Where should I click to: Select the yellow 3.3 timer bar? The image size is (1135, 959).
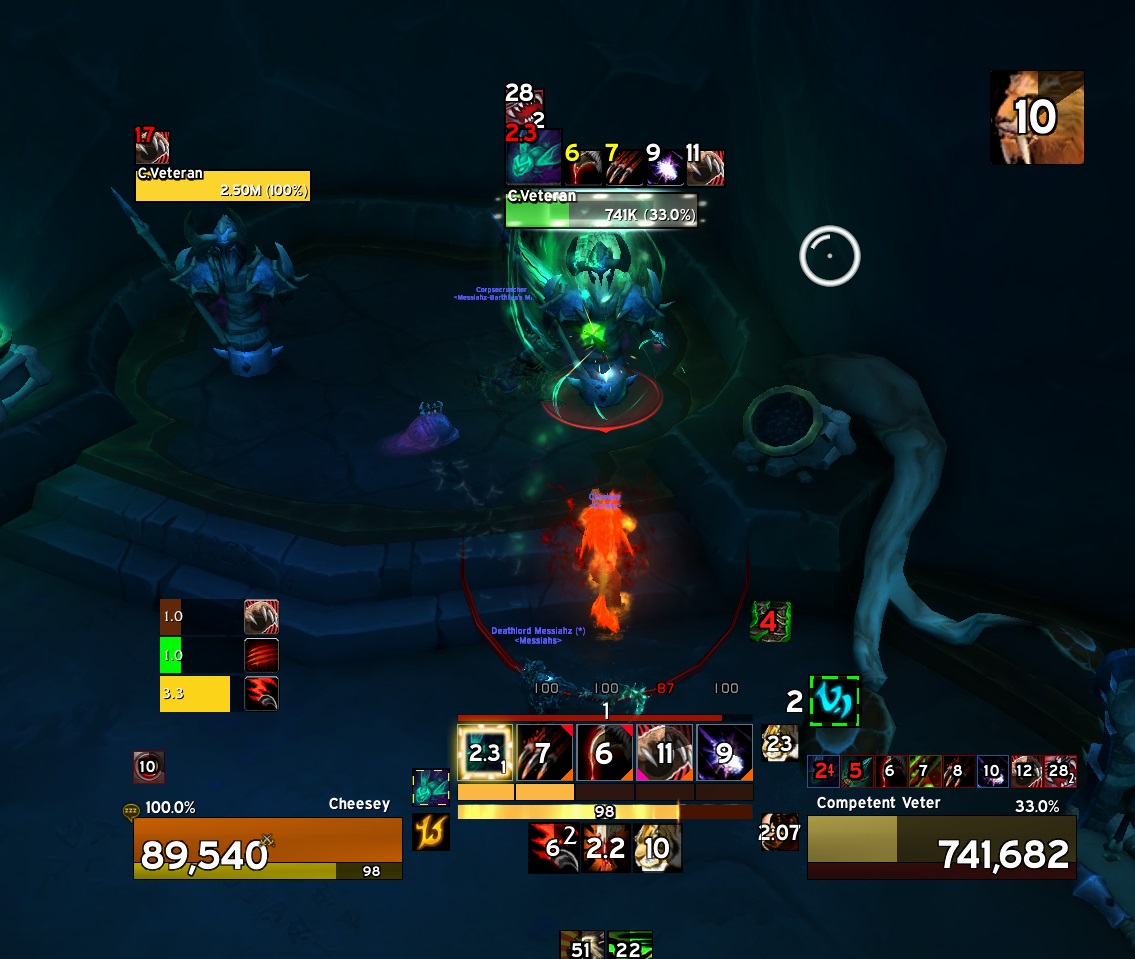[x=195, y=693]
